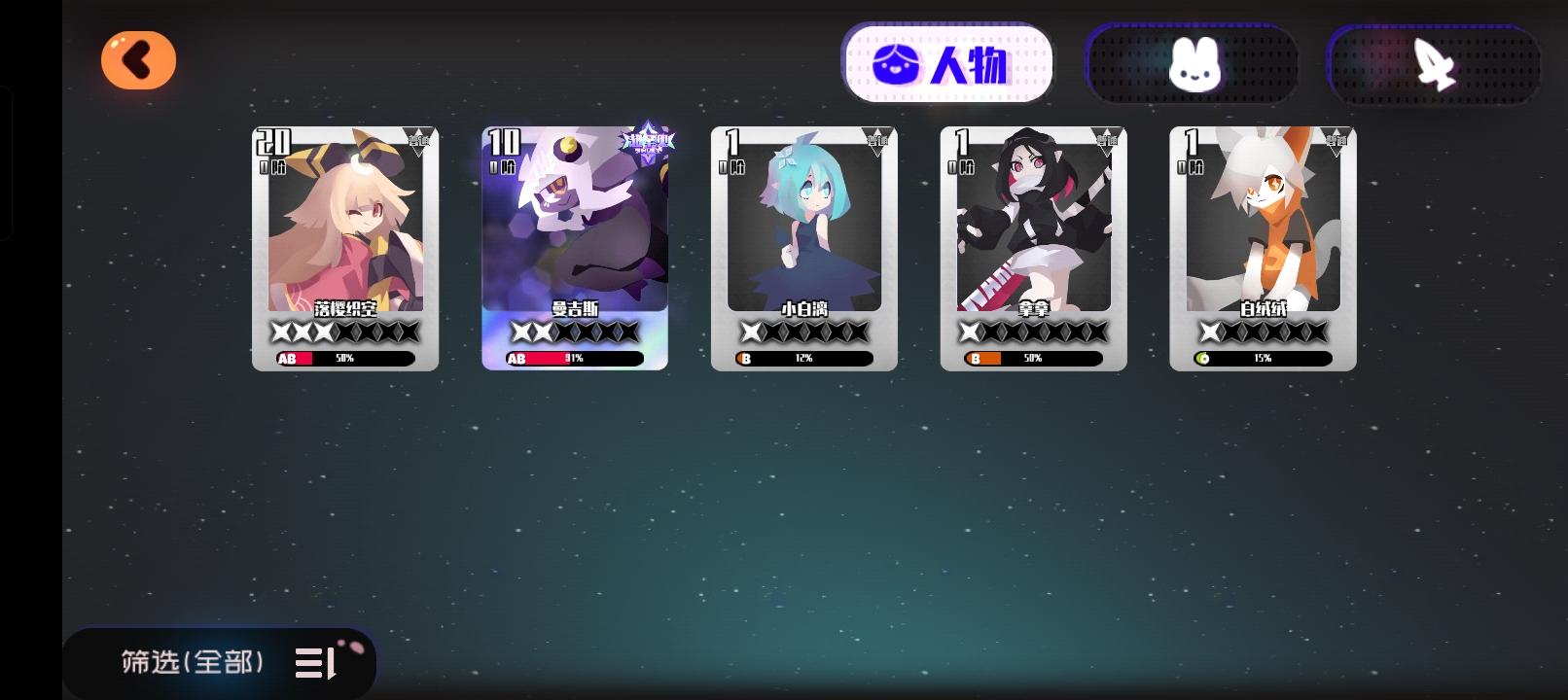This screenshot has height=700, width=1568.
Task: Open the 人物 character tab icon
Action: tap(949, 63)
